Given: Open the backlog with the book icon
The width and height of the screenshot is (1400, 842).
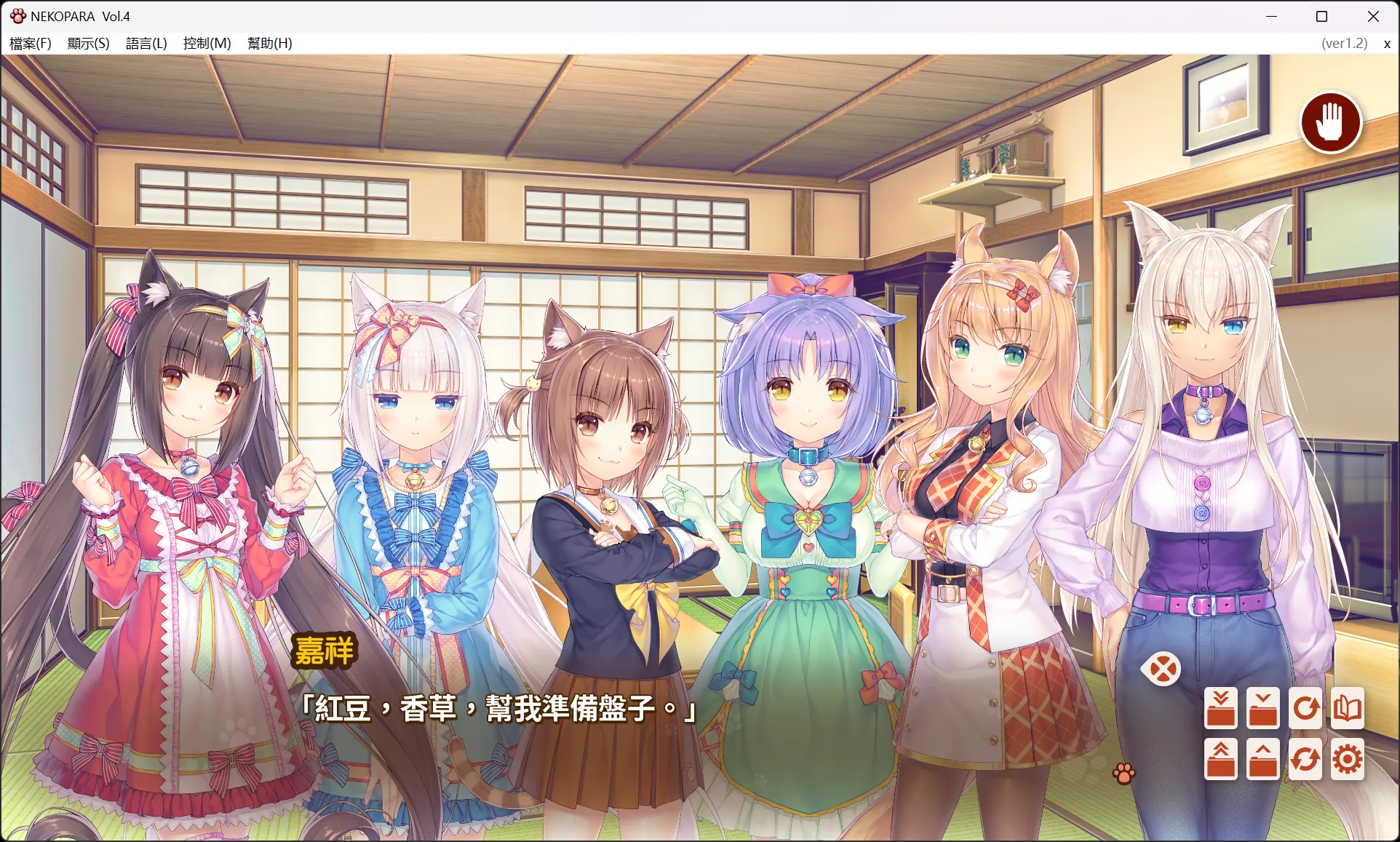Looking at the screenshot, I should (1348, 707).
